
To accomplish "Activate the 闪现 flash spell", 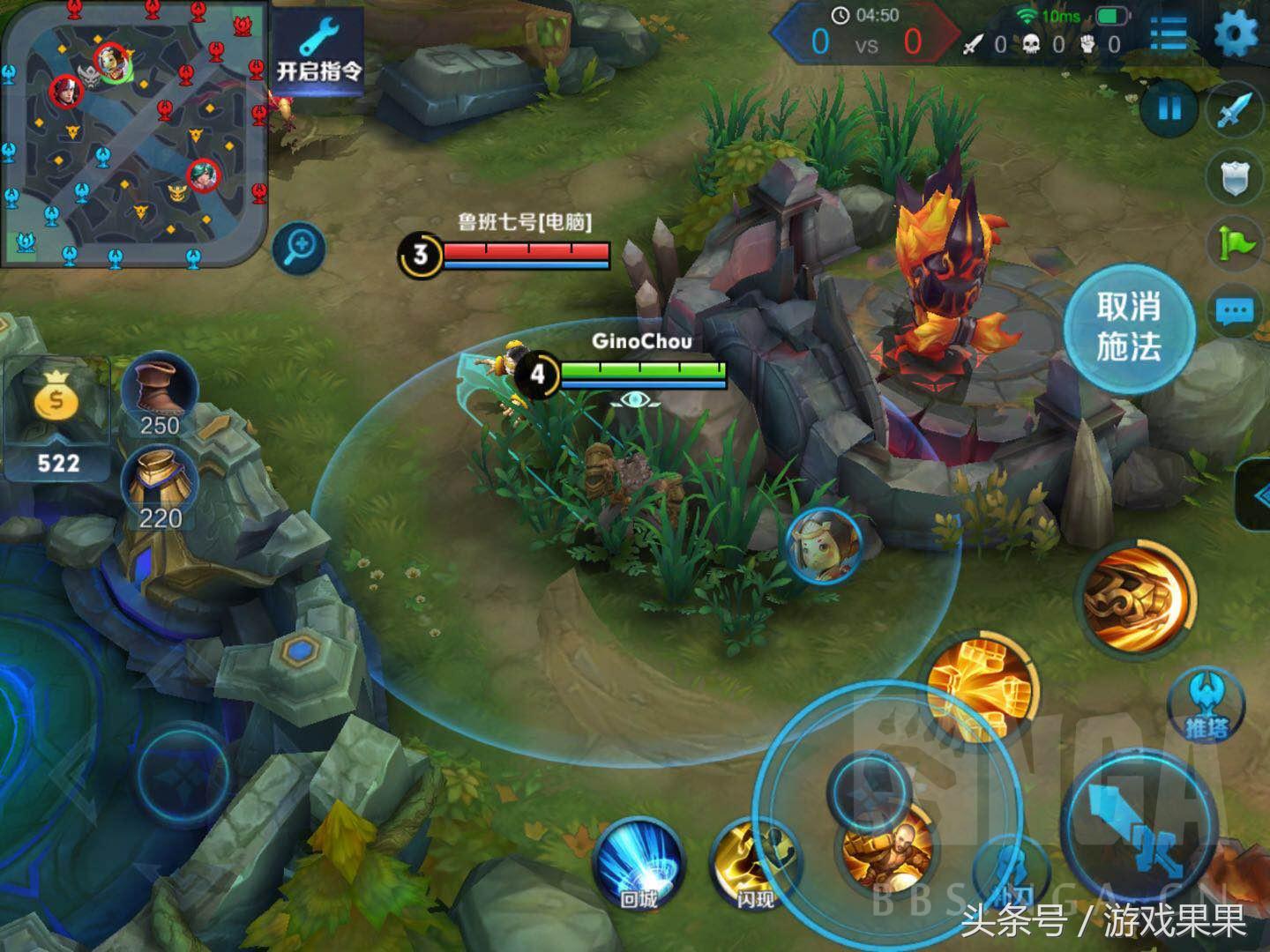I will click(x=755, y=861).
